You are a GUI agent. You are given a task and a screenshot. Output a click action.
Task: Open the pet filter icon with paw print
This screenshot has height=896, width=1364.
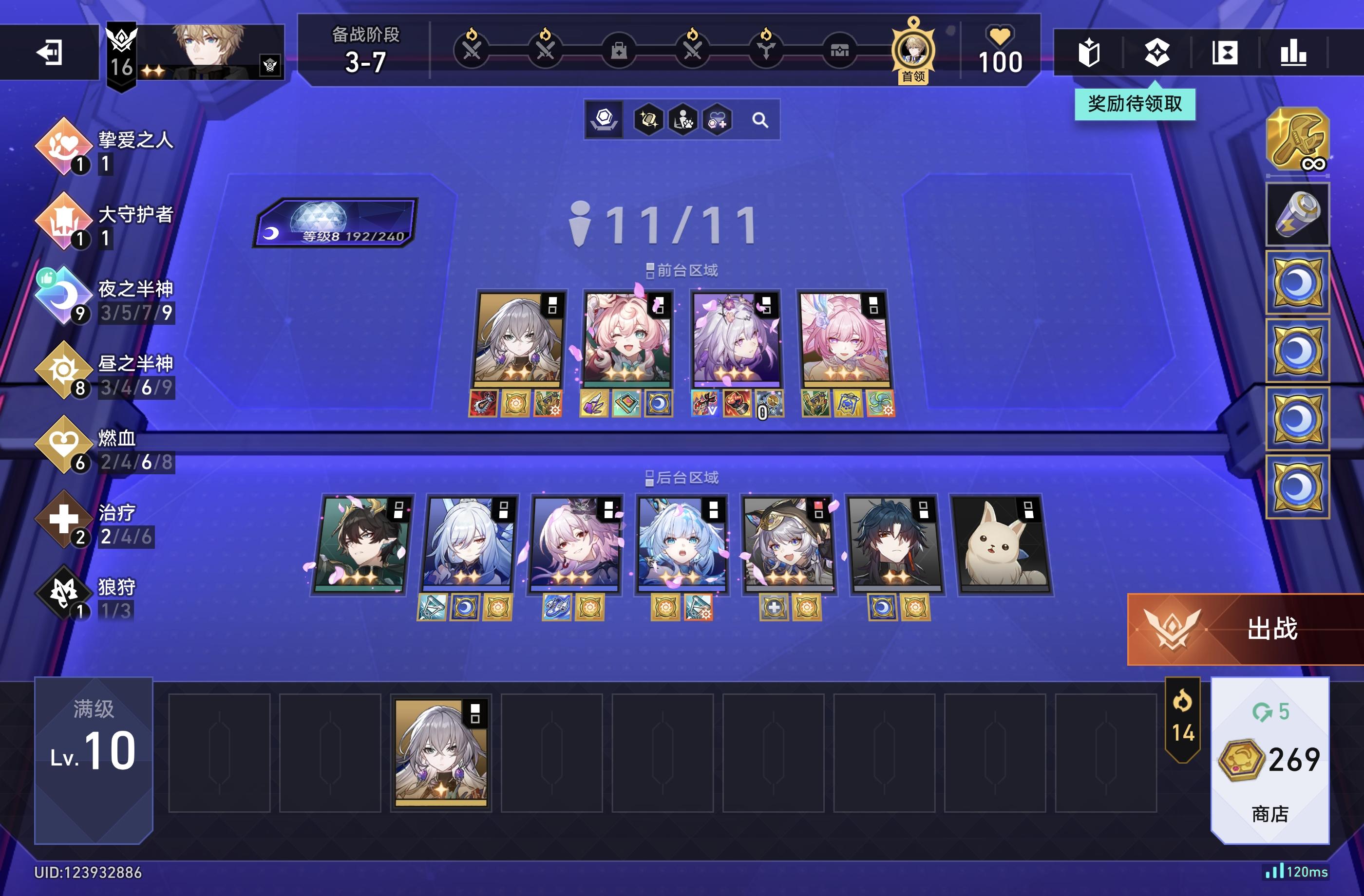coord(684,120)
